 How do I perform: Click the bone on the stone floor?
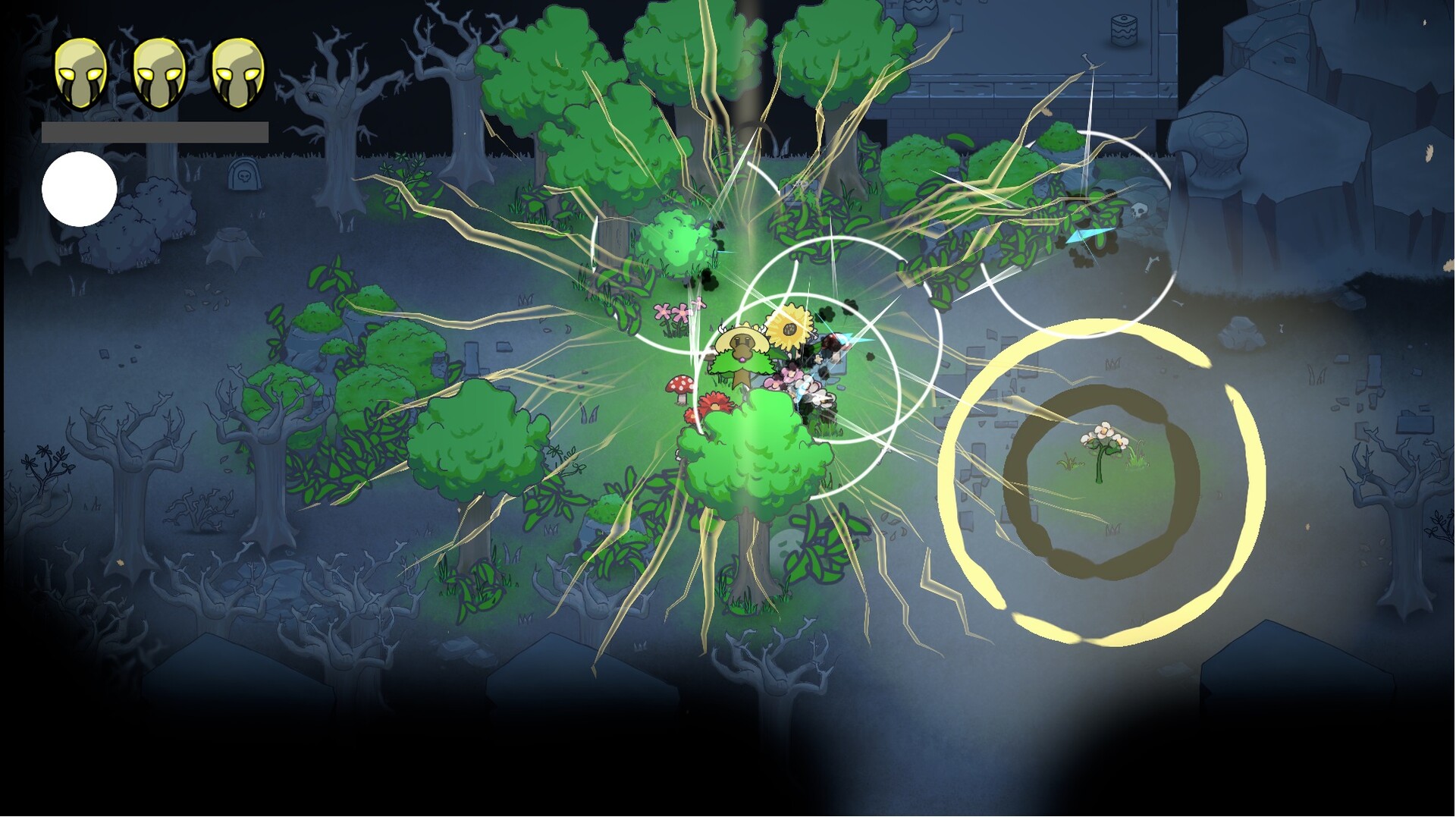[x=1088, y=59]
